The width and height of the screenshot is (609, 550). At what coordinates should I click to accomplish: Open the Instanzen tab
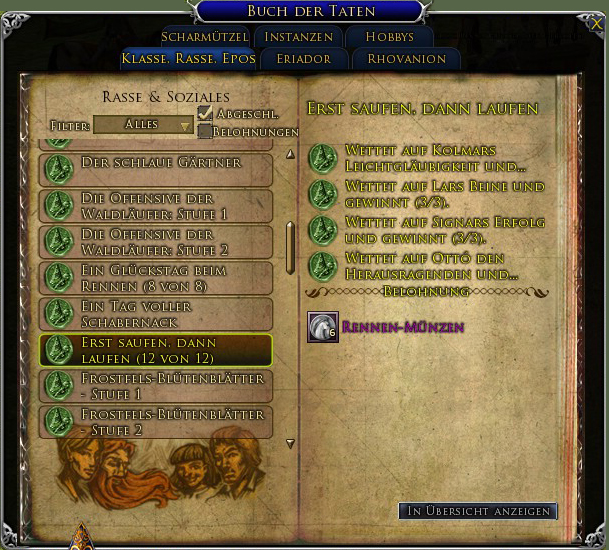[x=300, y=37]
